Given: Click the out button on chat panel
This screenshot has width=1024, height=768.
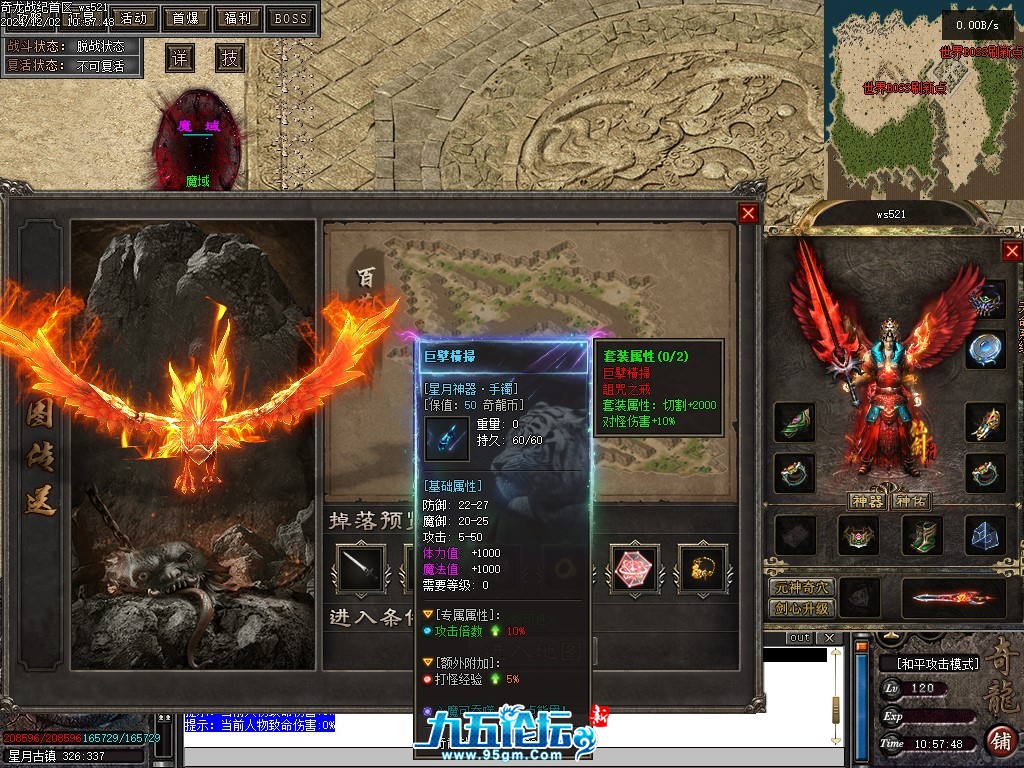Looking at the screenshot, I should pyautogui.click(x=799, y=638).
